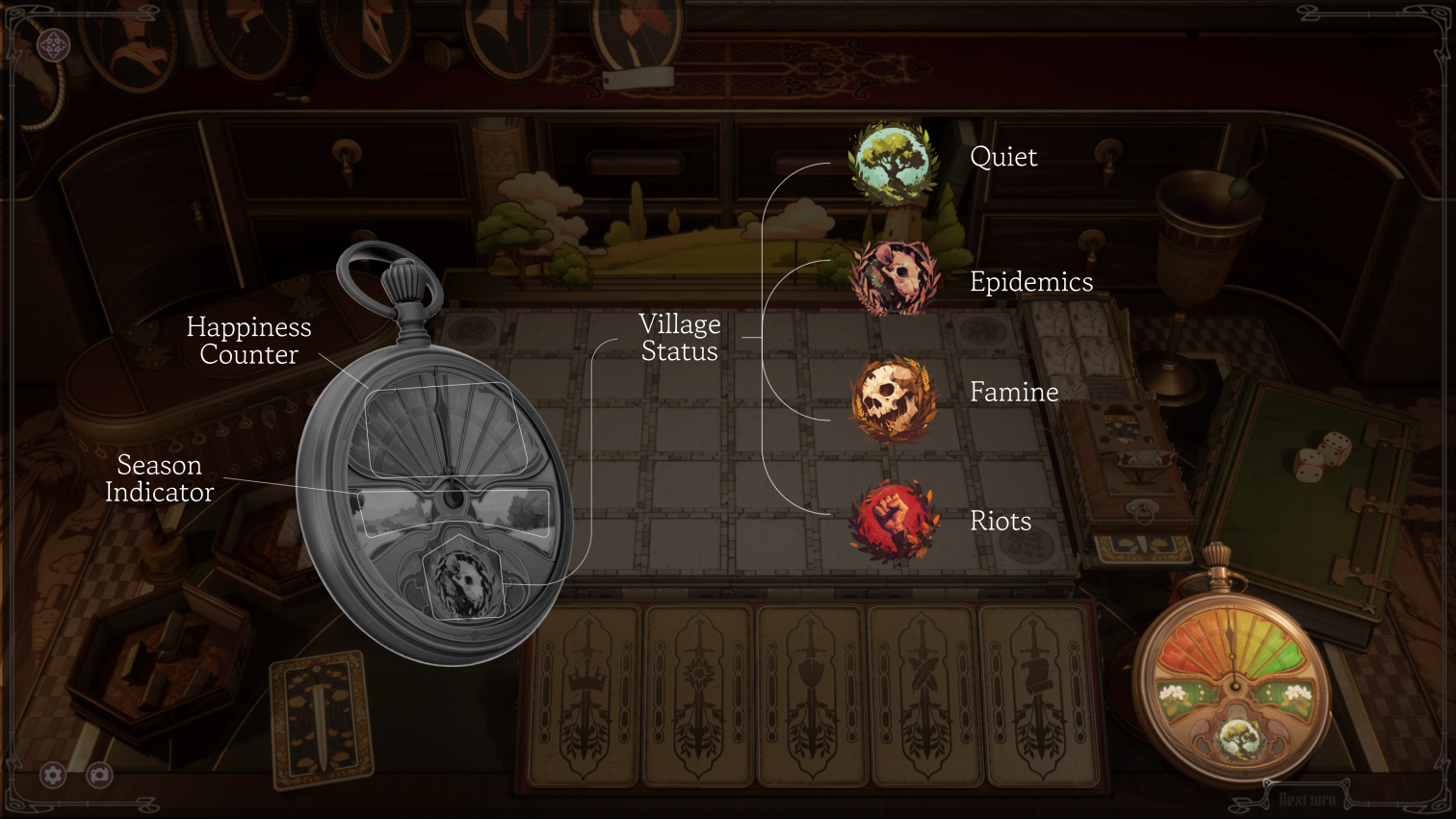Image resolution: width=1456 pixels, height=819 pixels.
Task: Click the Riots red fist icon
Action: click(x=894, y=521)
